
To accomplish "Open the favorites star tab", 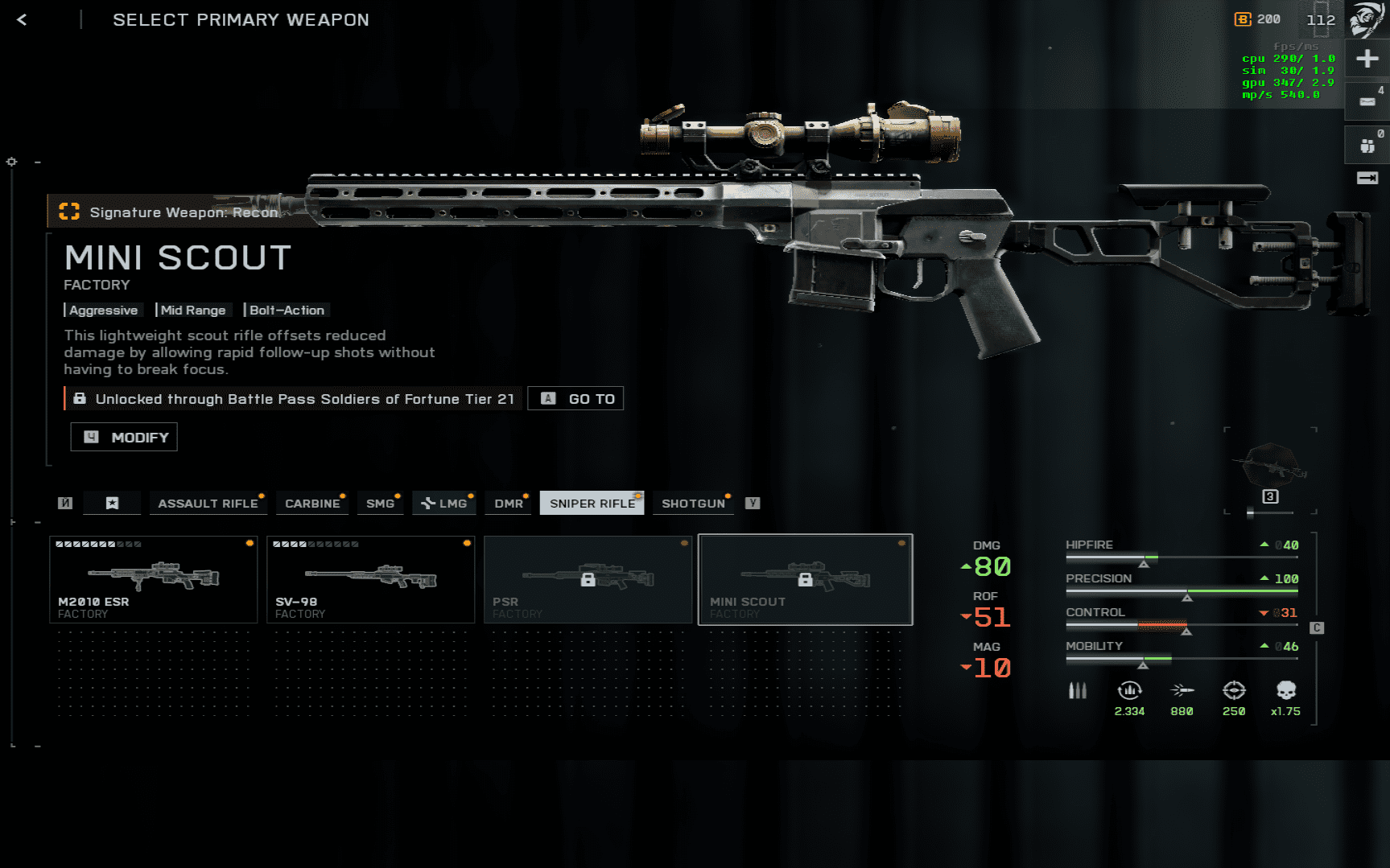I will click(x=113, y=504).
